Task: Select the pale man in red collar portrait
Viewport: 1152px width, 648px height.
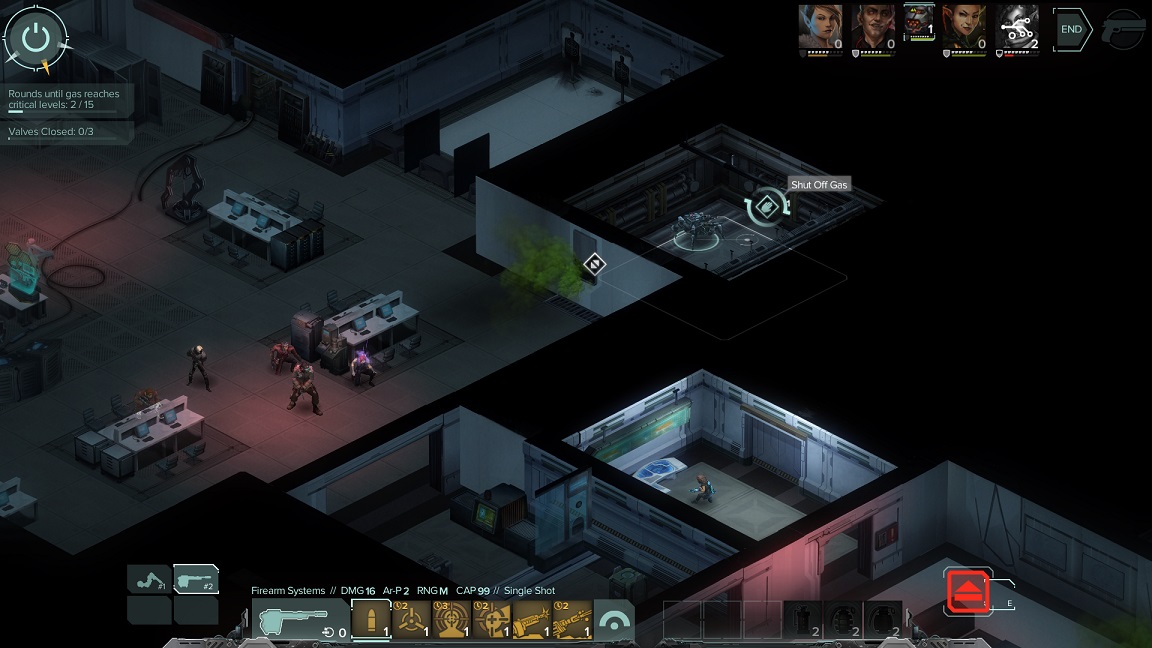Action: click(x=872, y=27)
